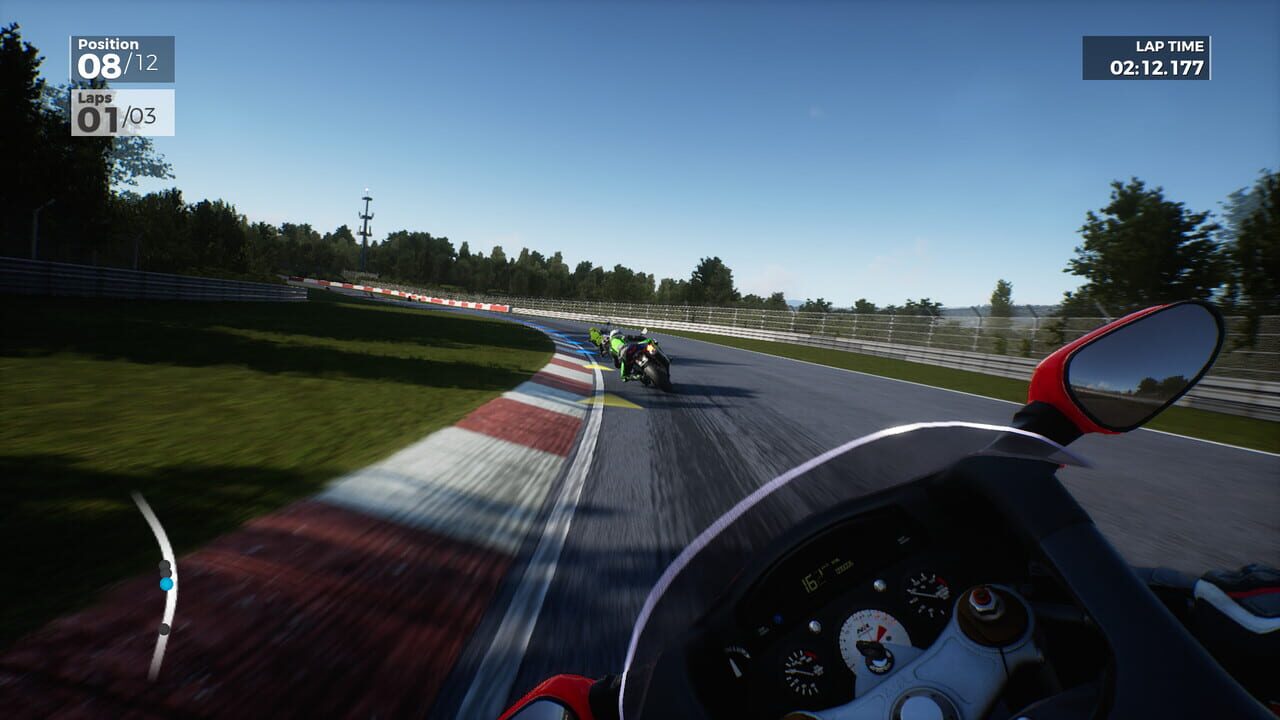Click the blue shift indicator light
This screenshot has height=720, width=1280.
(x=777, y=618)
